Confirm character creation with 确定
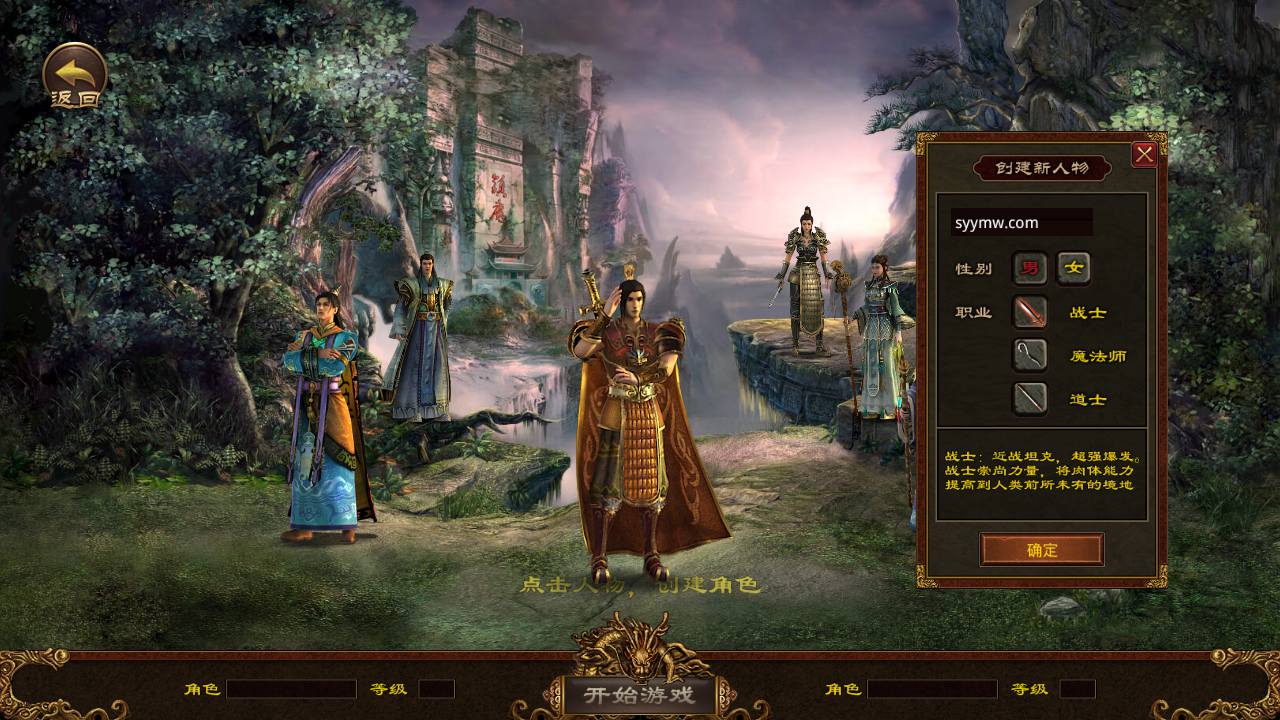Viewport: 1280px width, 720px height. pos(1042,550)
